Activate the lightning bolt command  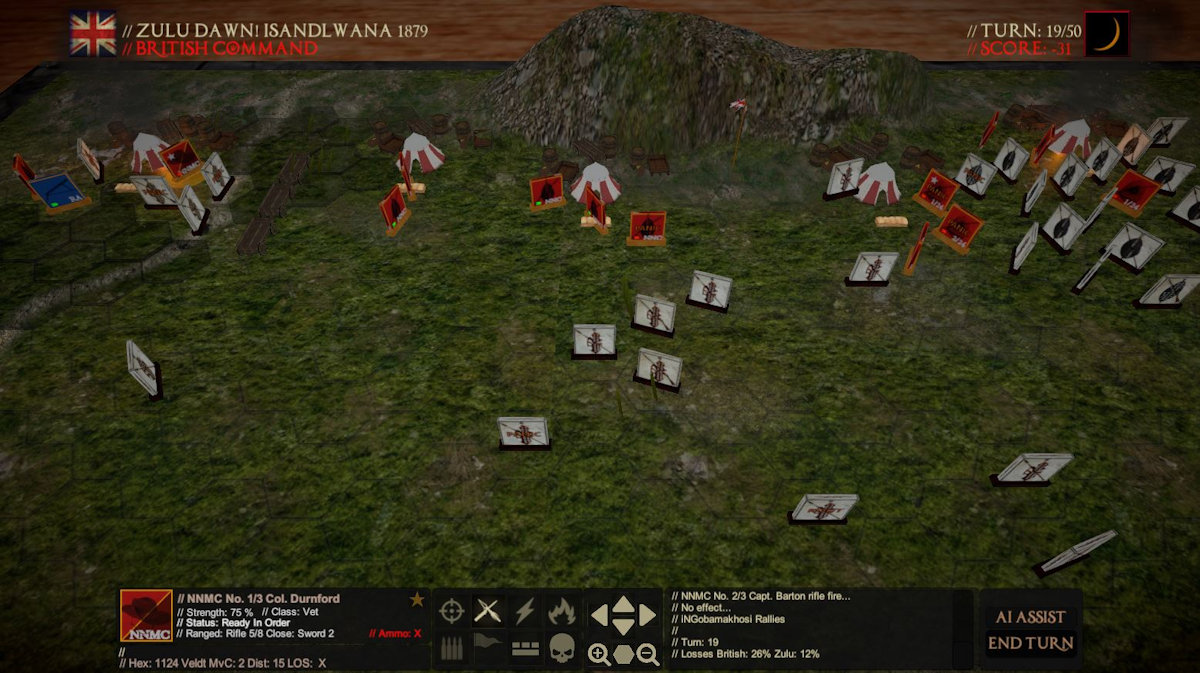(525, 610)
